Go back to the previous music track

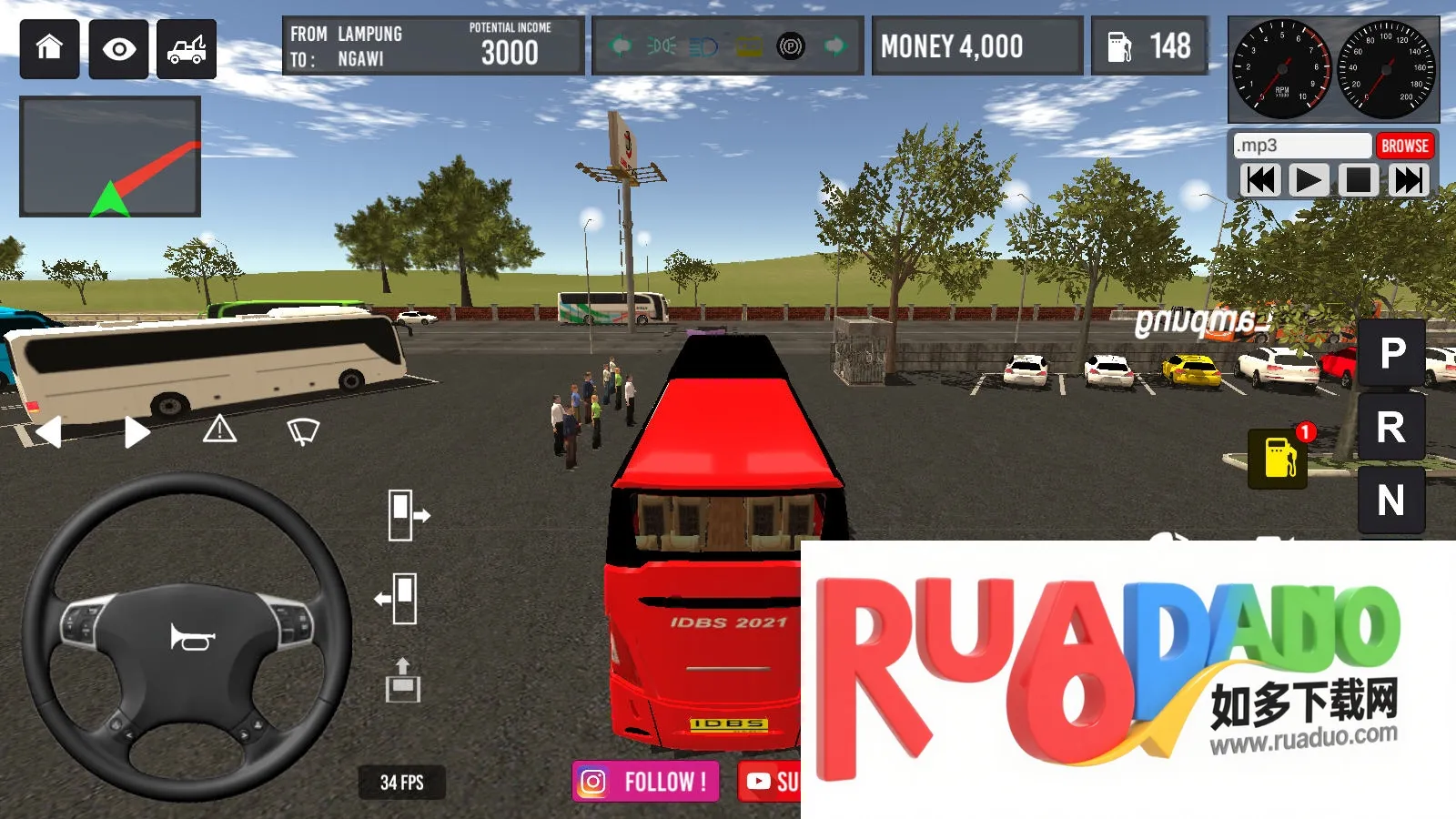1260,180
